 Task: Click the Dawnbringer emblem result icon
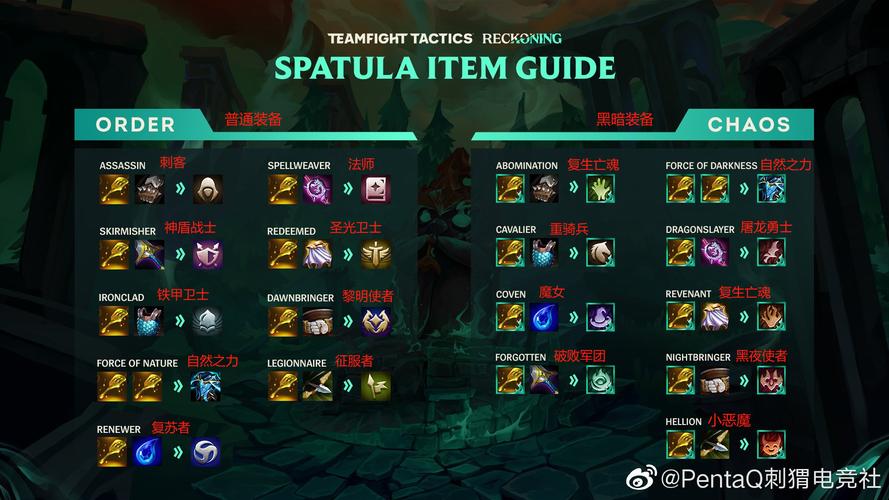coord(376,320)
